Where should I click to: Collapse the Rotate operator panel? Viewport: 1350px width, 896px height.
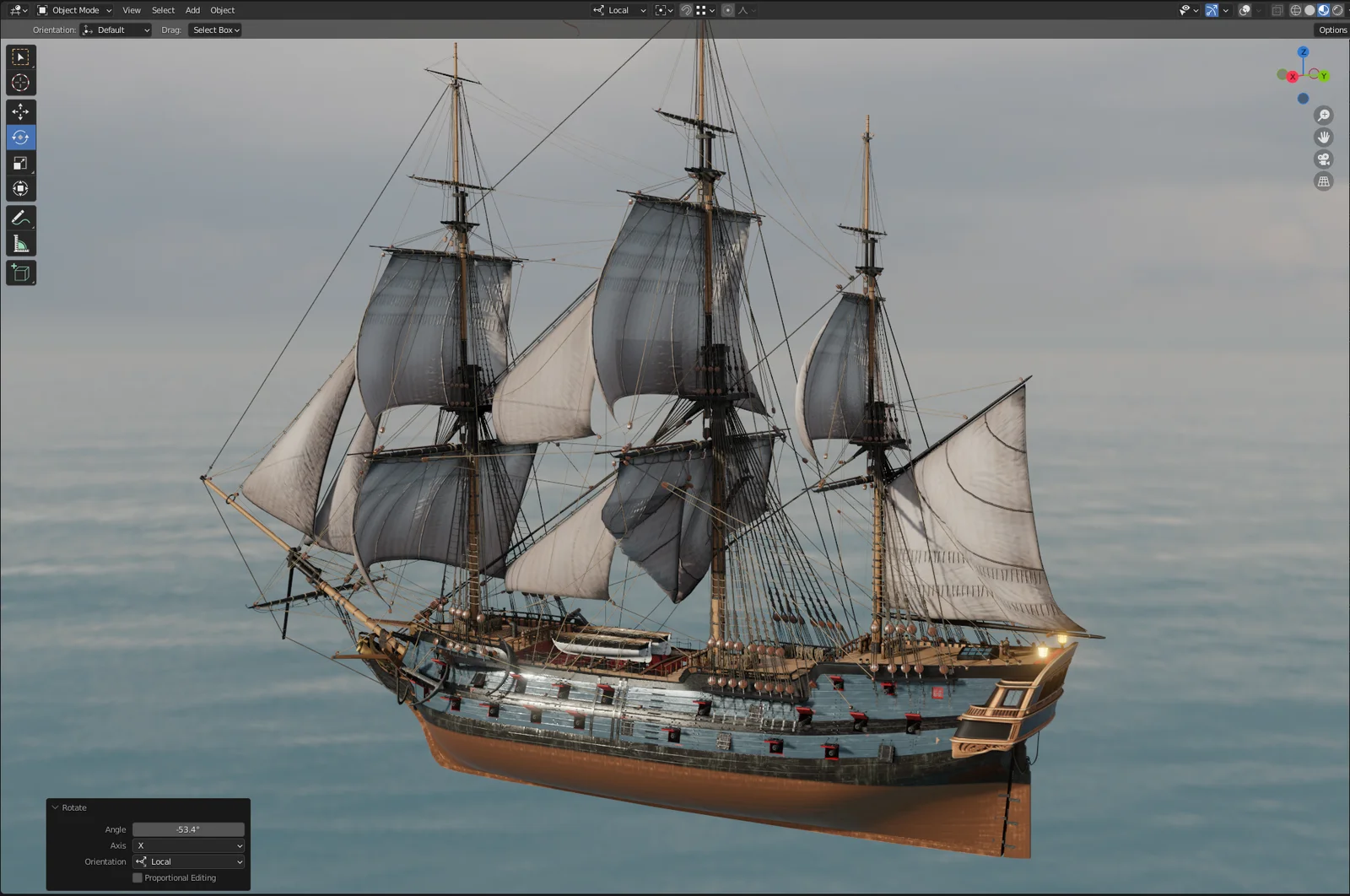pos(56,807)
